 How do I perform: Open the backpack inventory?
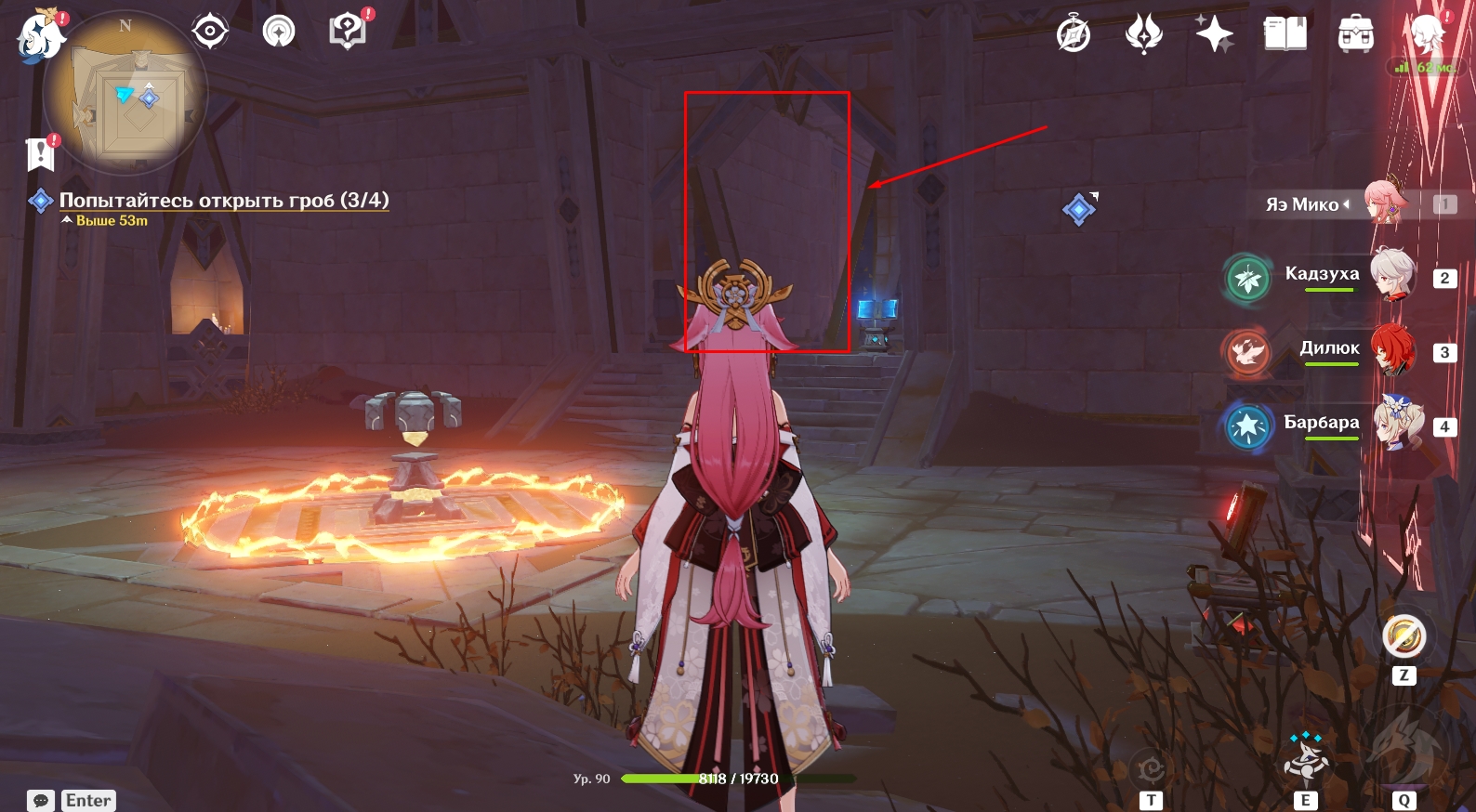tap(1356, 34)
